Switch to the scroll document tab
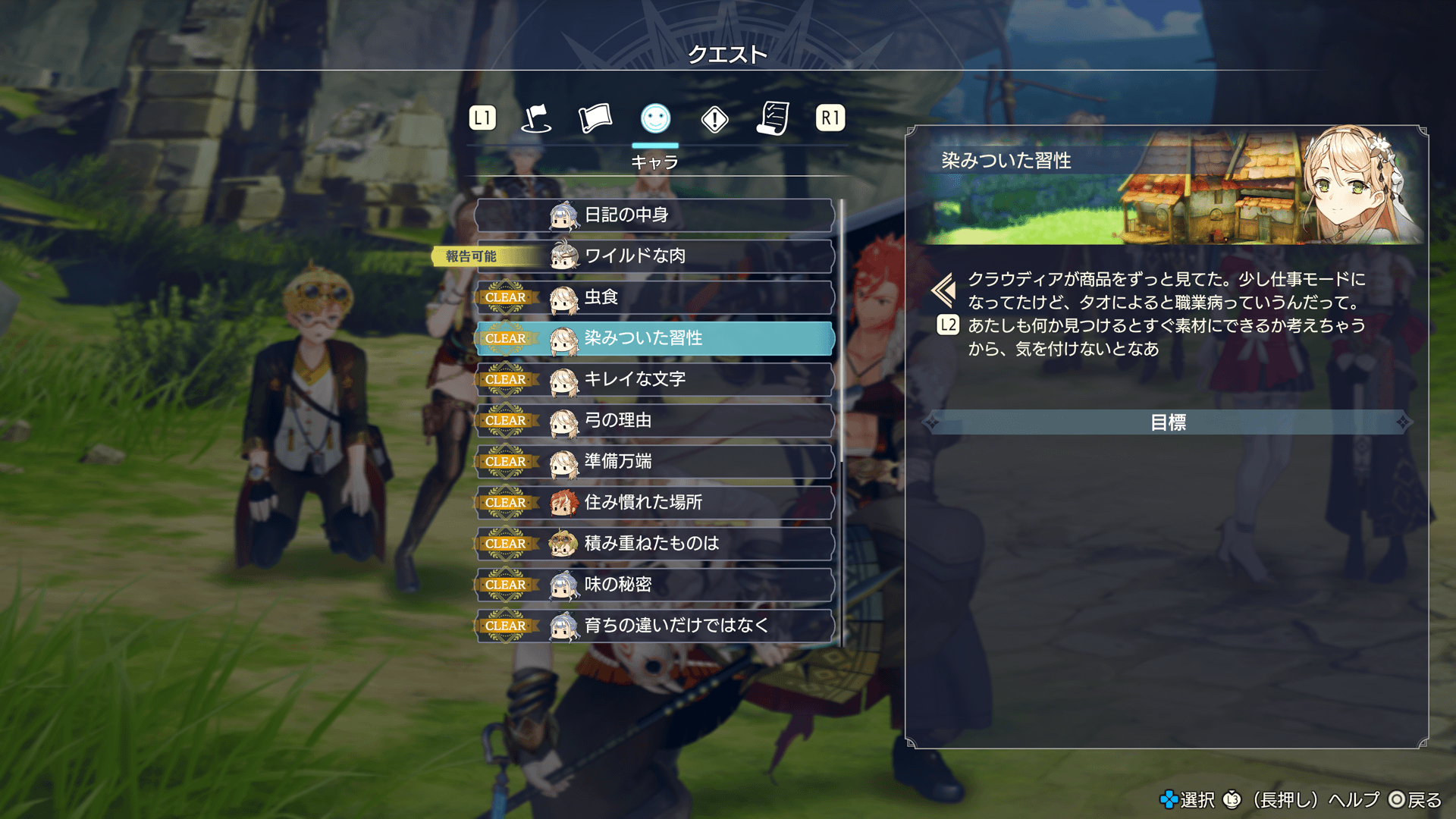 [x=773, y=118]
